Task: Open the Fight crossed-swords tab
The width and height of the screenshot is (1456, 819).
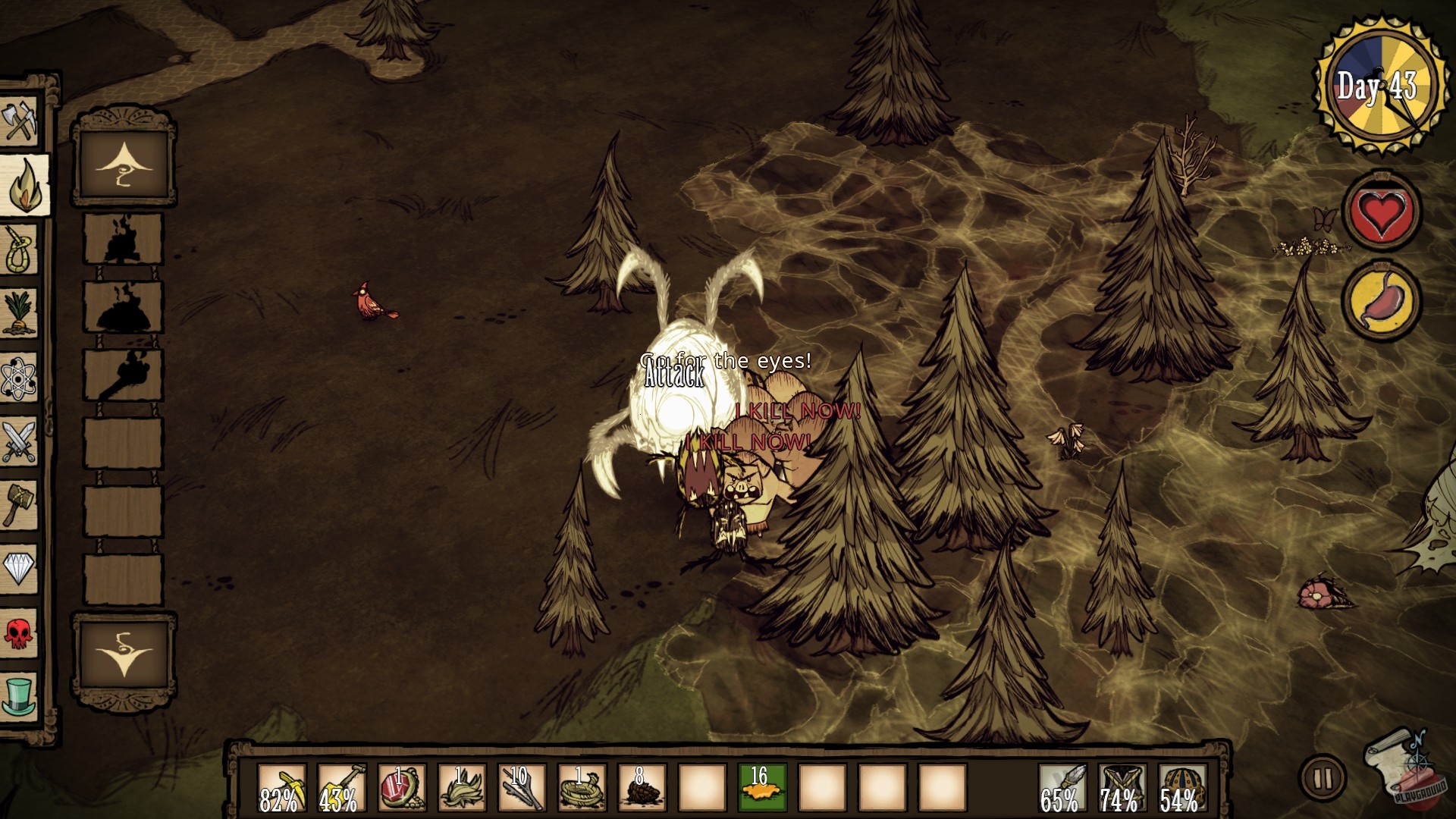Action: pos(20,441)
